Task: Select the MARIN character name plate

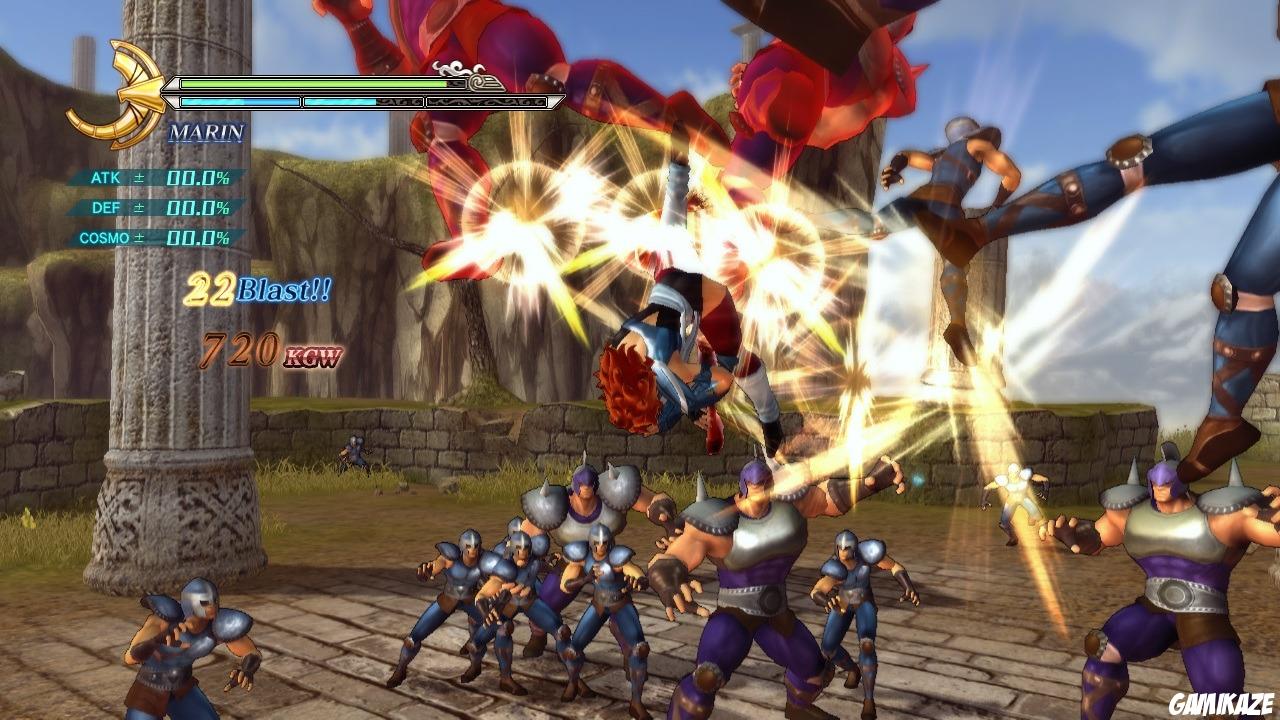Action: [x=206, y=133]
